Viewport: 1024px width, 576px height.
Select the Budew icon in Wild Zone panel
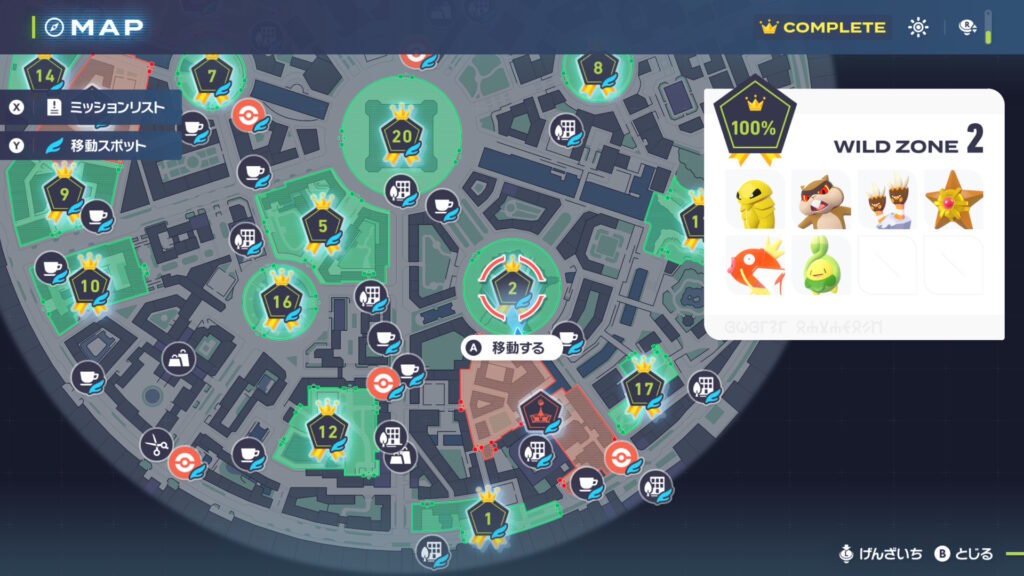click(821, 265)
